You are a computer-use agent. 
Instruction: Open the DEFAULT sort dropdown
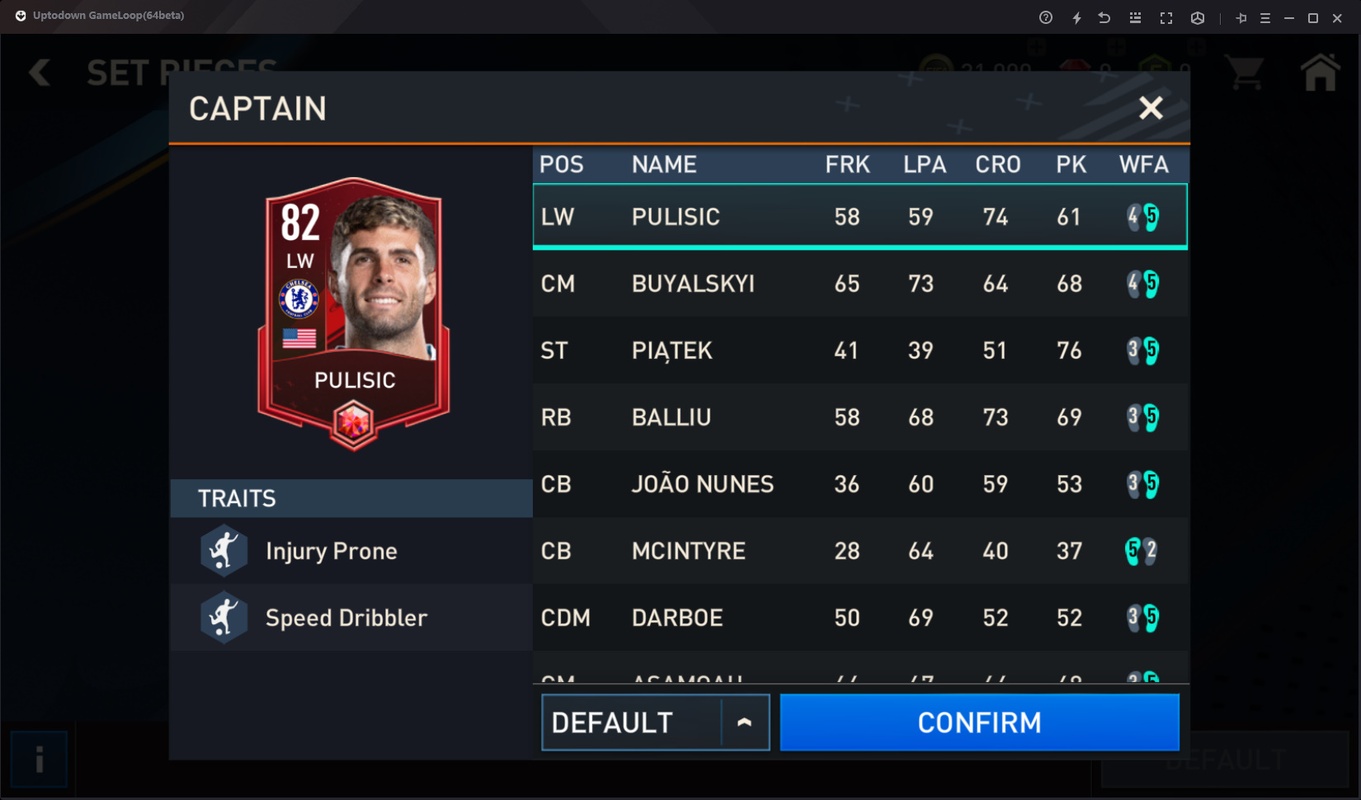[655, 722]
